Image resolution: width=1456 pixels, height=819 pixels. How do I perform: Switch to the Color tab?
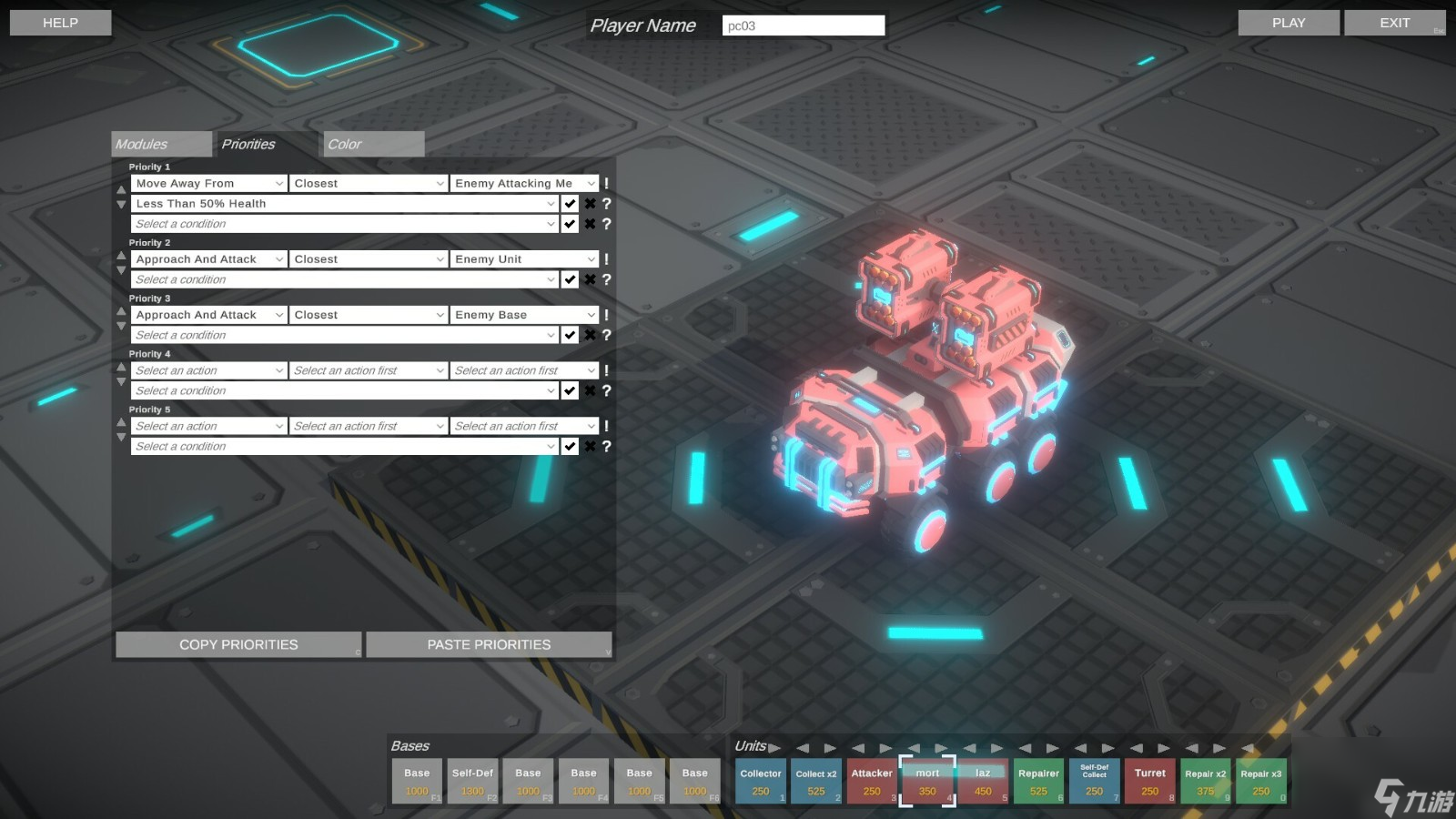(x=373, y=144)
